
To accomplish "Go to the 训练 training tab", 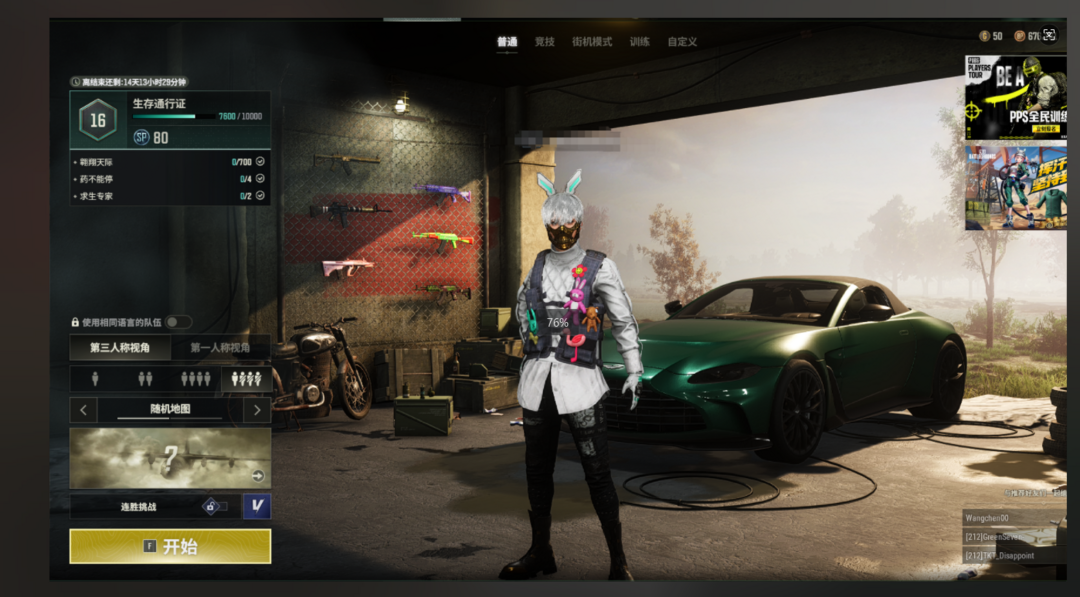I will [640, 42].
